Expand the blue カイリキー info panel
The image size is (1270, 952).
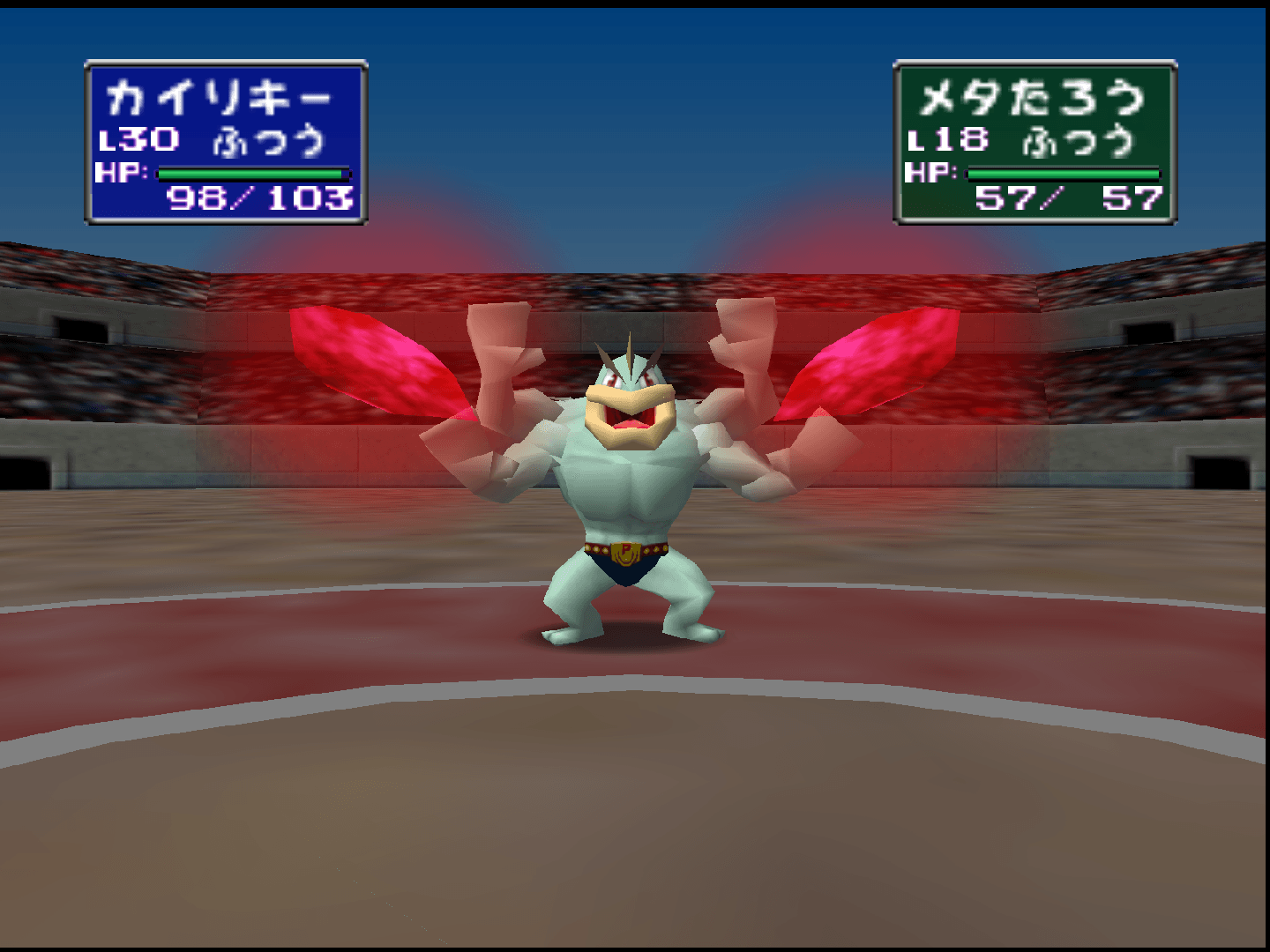point(225,141)
